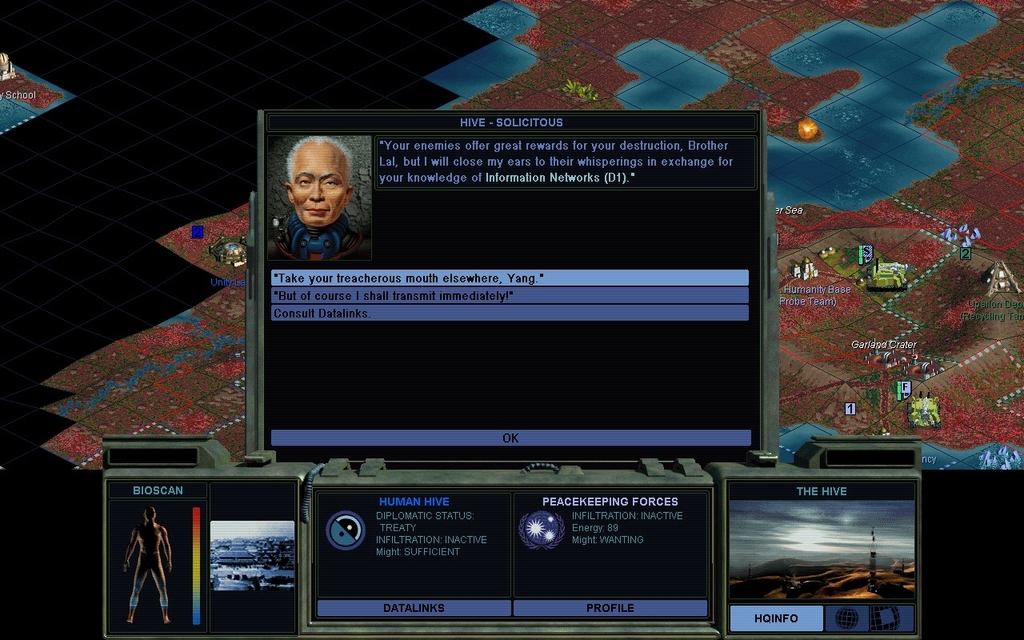
Task: Choose "Take your treacherous mouth elsewhere, Yang."
Action: [x=509, y=278]
